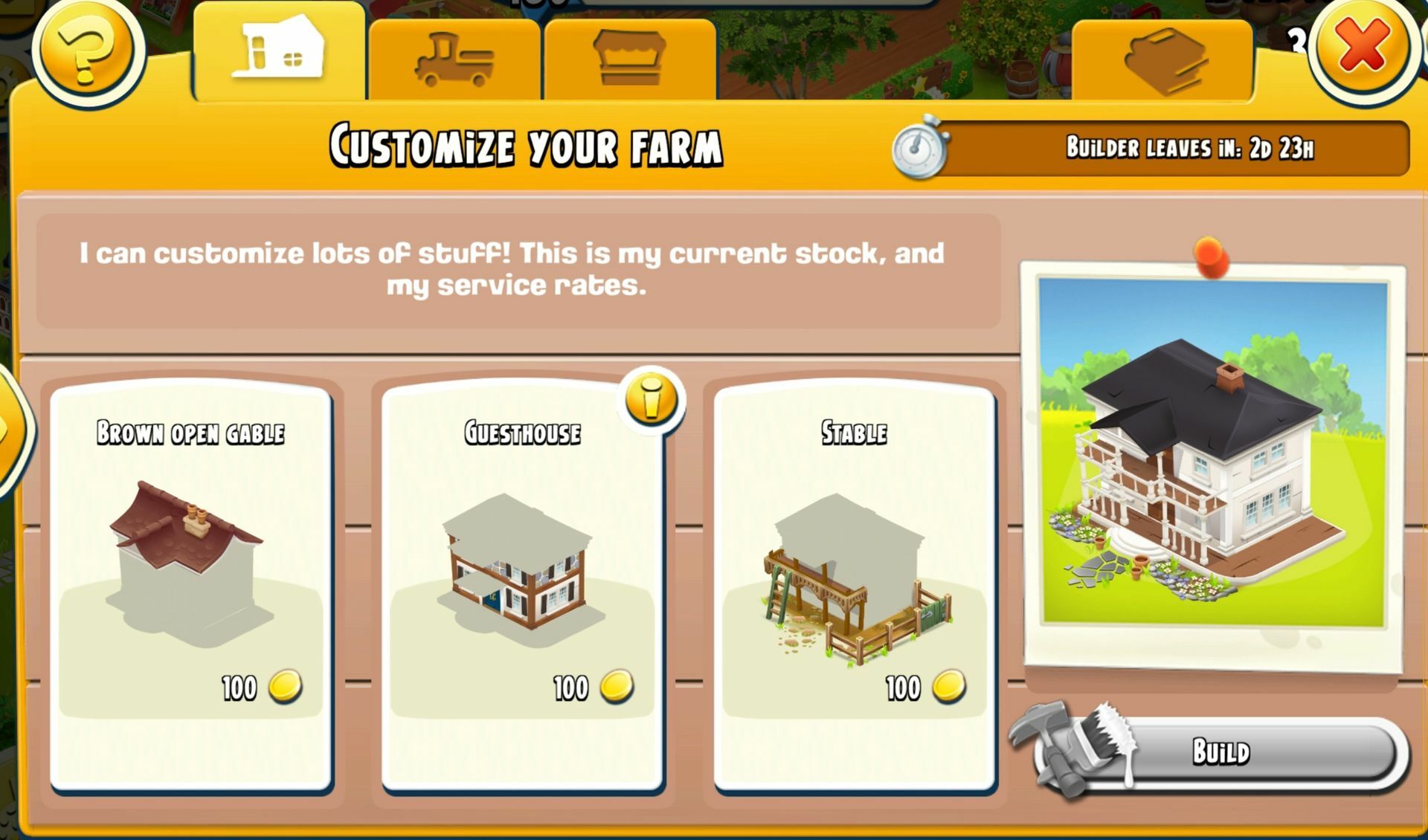Image resolution: width=1428 pixels, height=840 pixels.
Task: Open the roadside shop stall tab
Action: (629, 59)
